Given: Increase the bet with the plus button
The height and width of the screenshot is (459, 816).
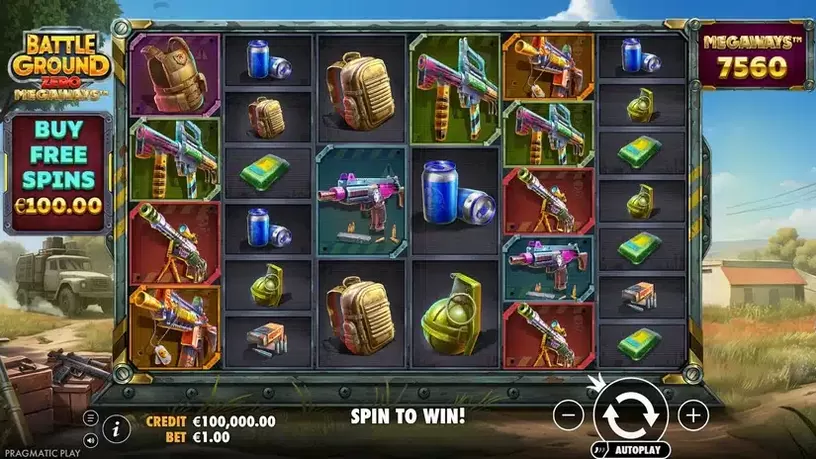Looking at the screenshot, I should 693,413.
